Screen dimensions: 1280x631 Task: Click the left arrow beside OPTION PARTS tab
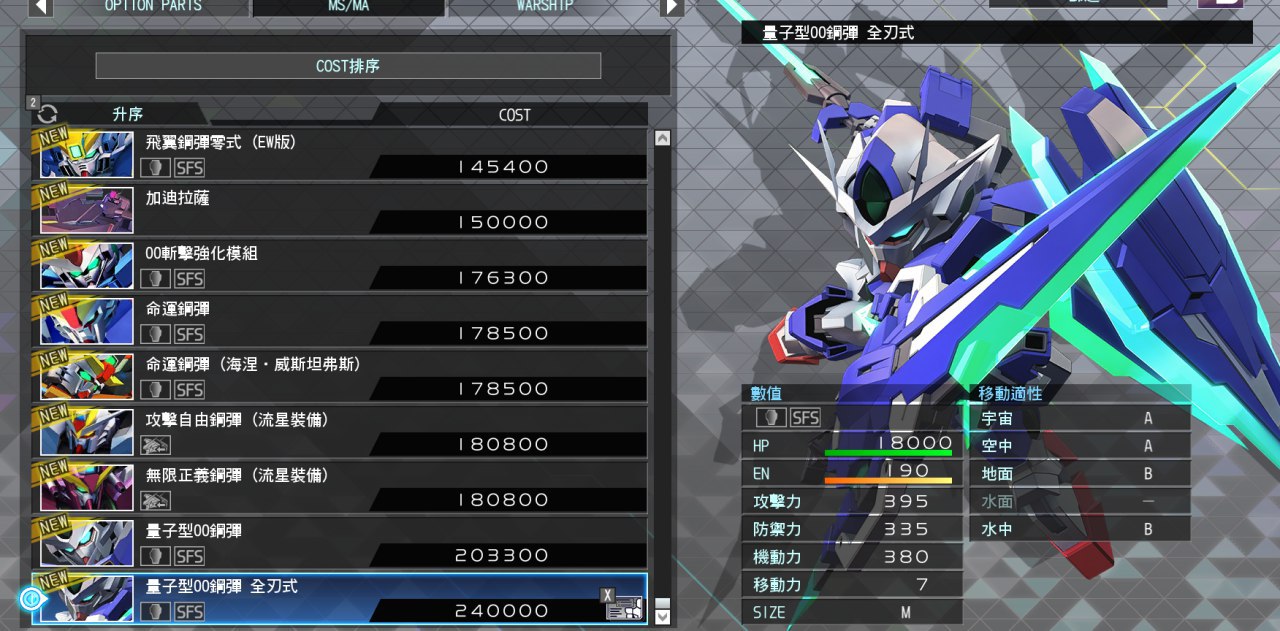(40, 6)
